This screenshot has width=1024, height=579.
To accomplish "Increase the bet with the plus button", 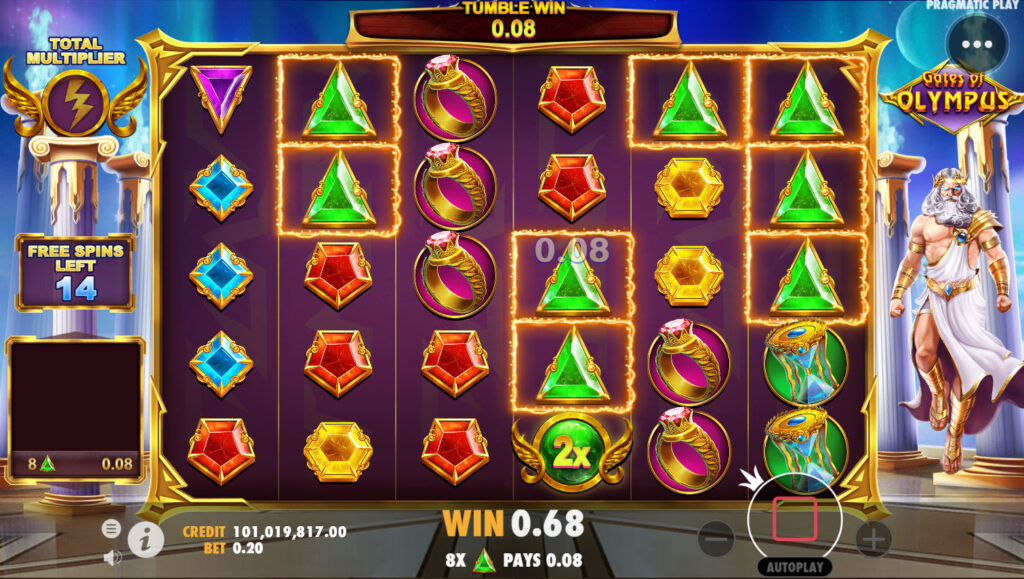I will point(873,540).
